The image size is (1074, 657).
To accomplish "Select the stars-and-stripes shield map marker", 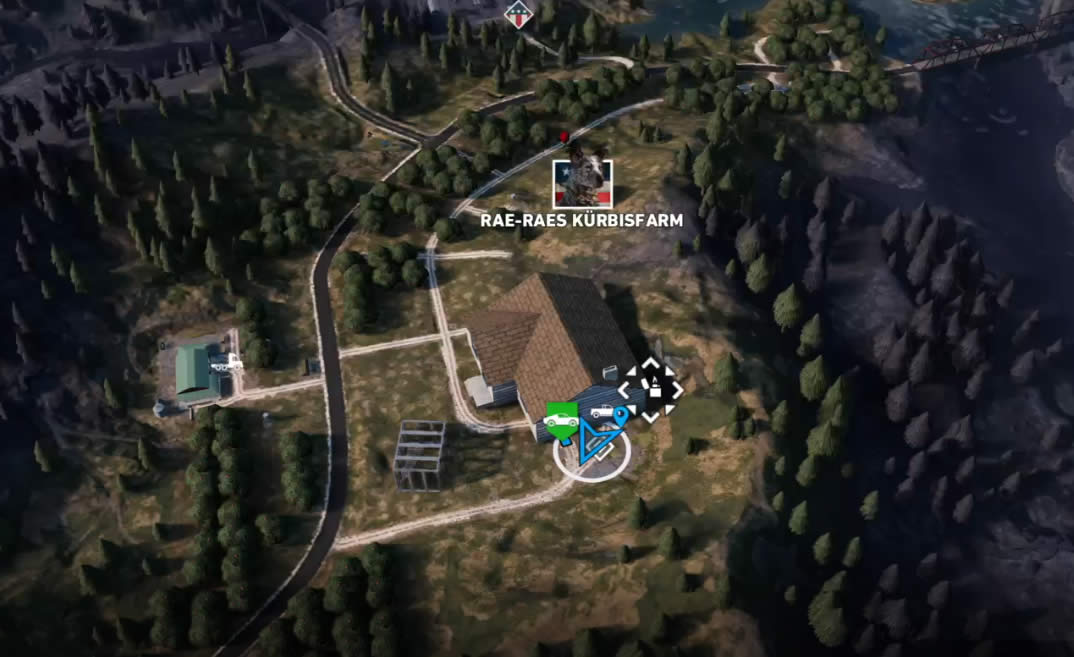I will tap(516, 13).
